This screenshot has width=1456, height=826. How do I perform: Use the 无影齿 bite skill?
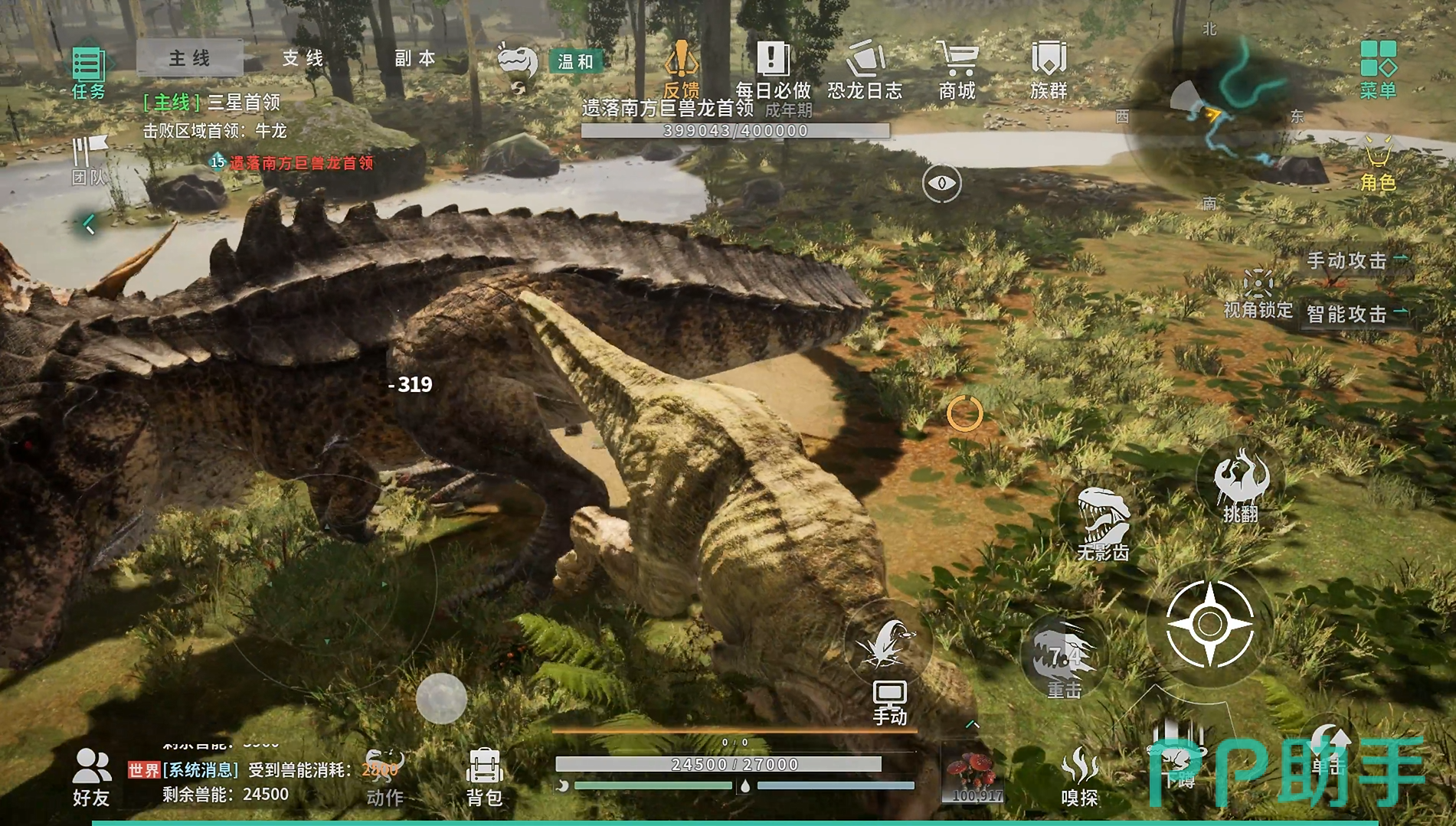1103,522
